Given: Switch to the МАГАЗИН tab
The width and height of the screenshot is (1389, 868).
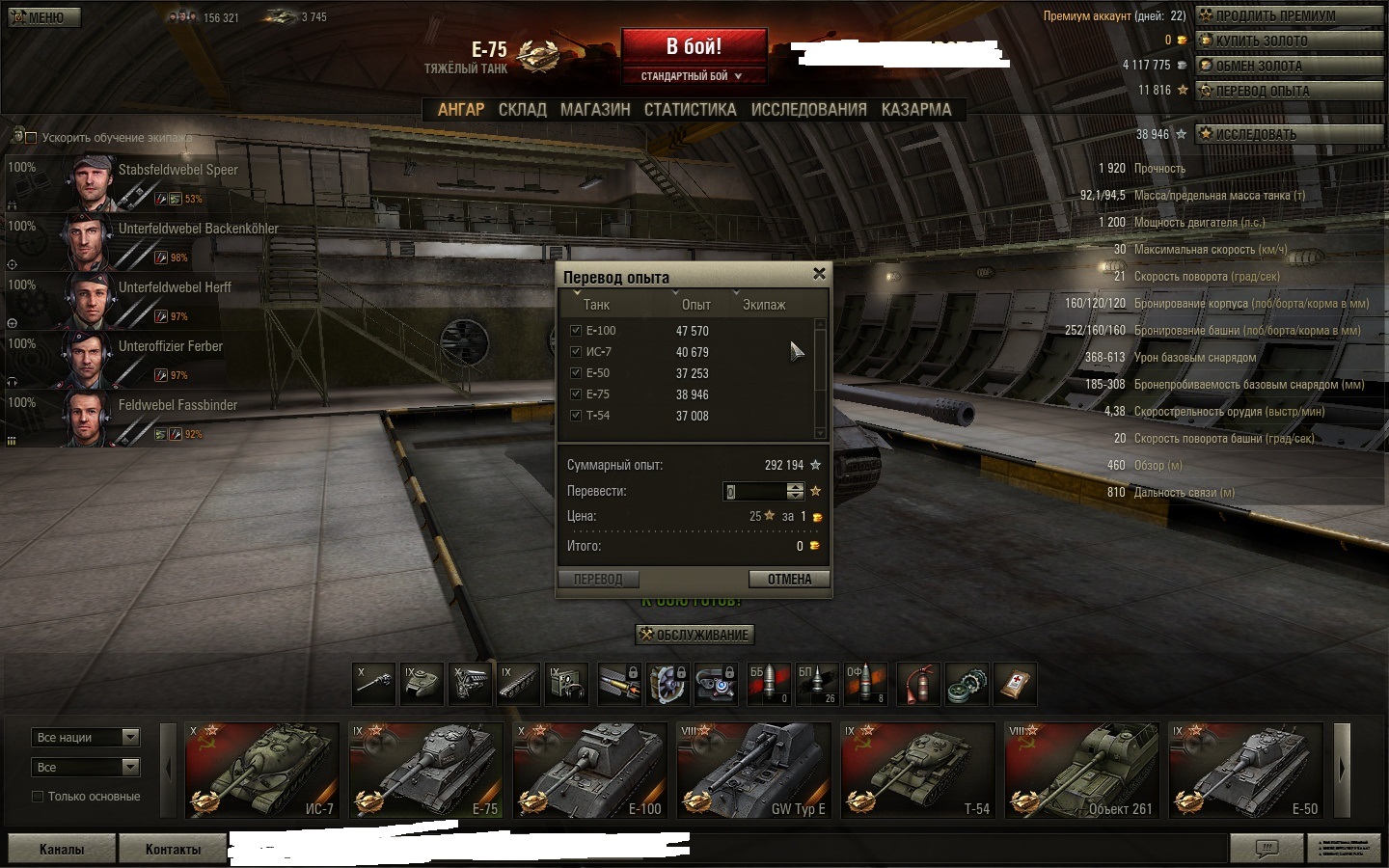Looking at the screenshot, I should (595, 110).
